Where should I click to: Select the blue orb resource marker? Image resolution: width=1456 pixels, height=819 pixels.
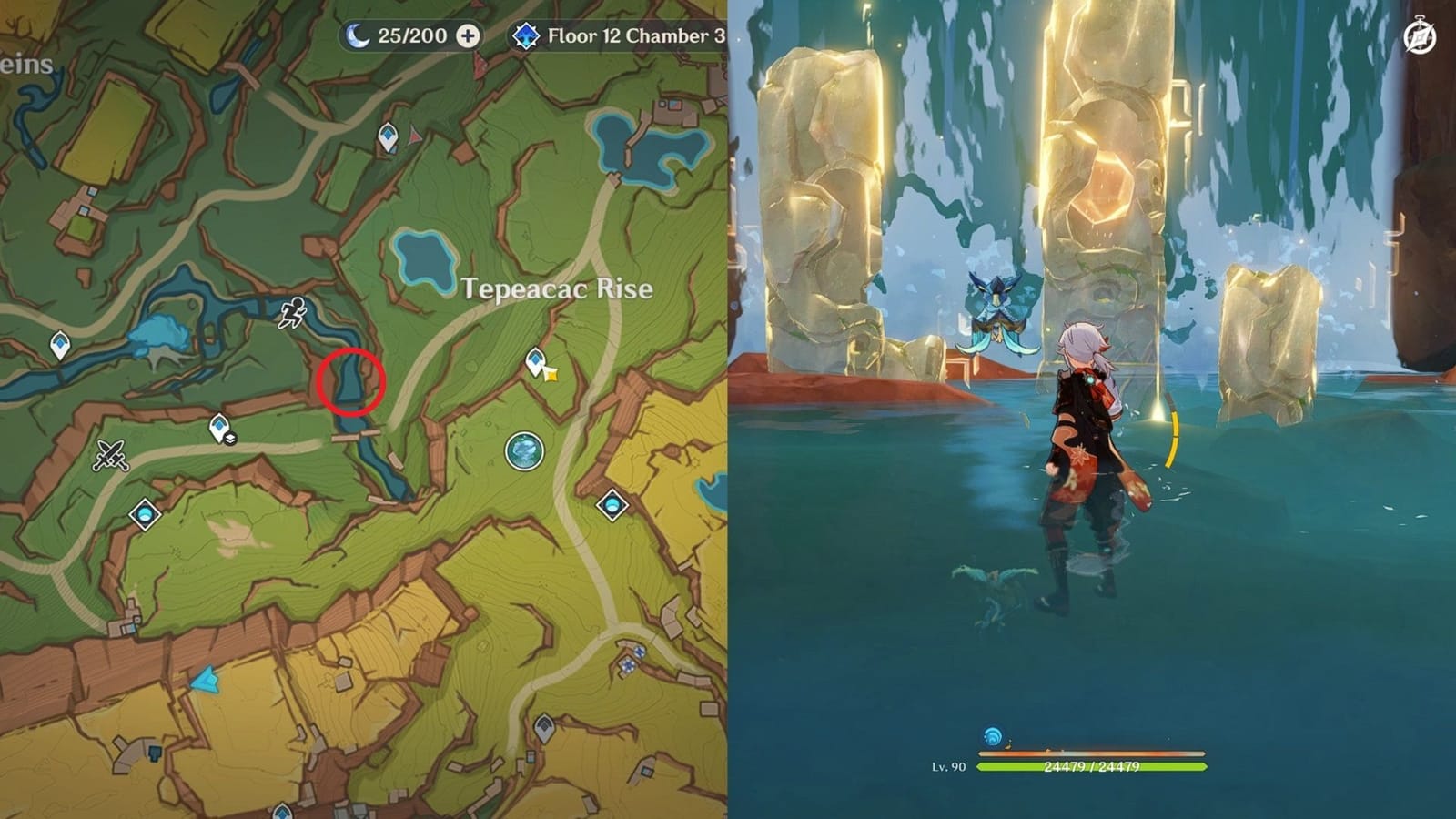click(x=523, y=452)
